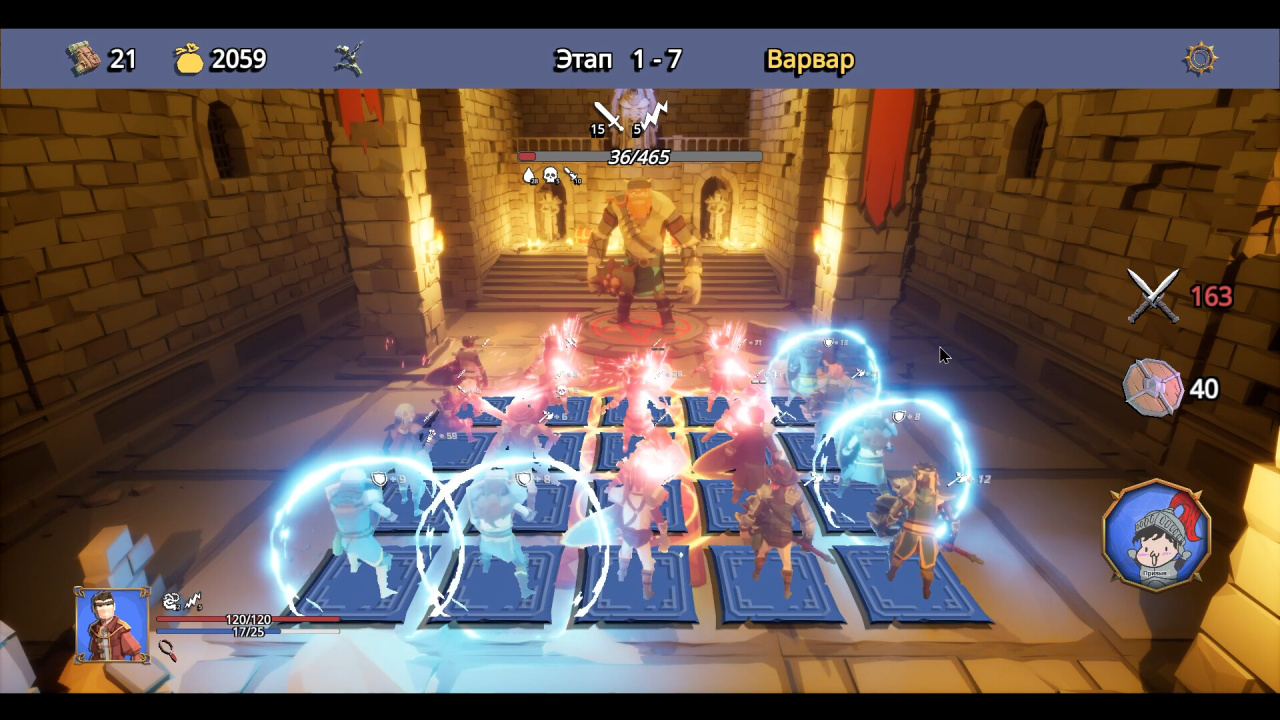Select the hero portrait in red coat

[112, 625]
